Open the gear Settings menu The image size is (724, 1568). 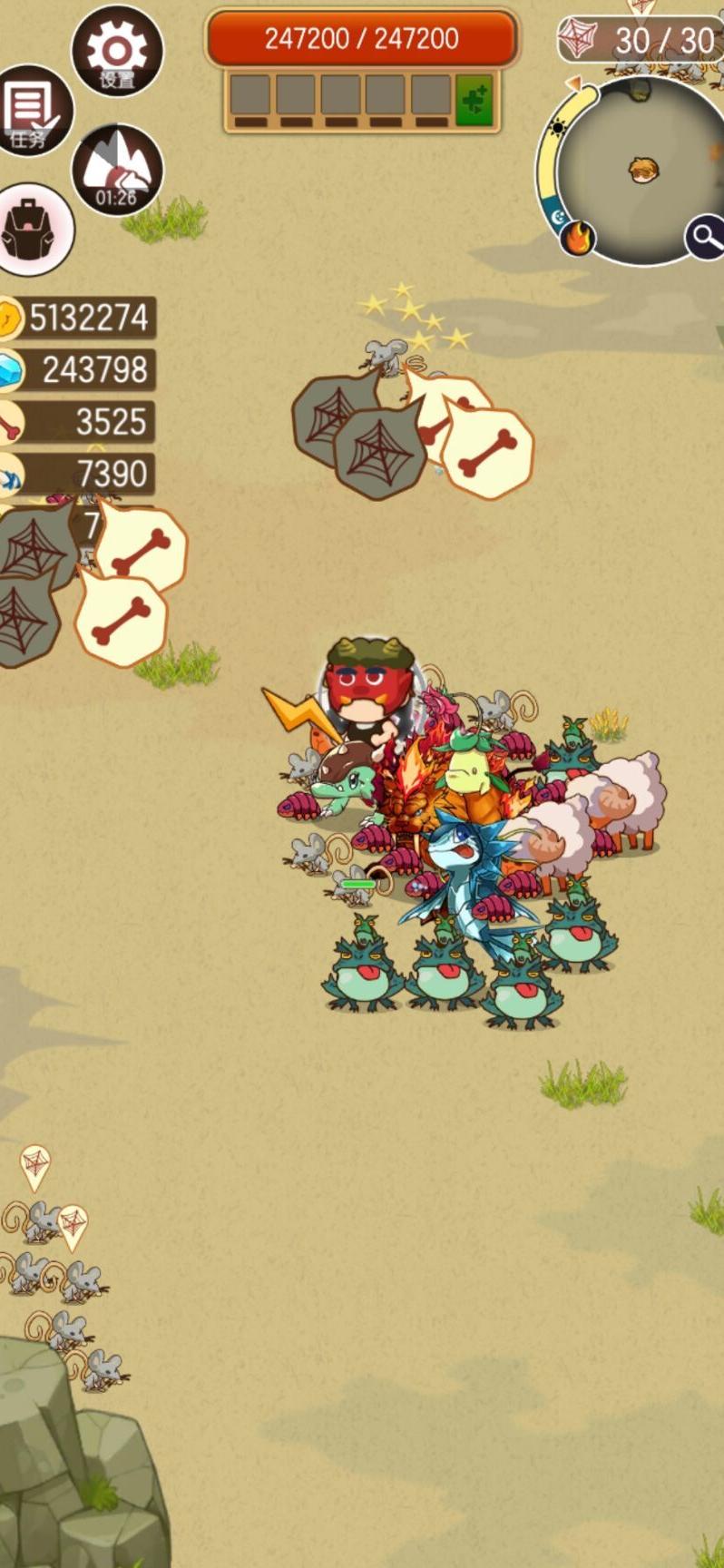point(116,52)
